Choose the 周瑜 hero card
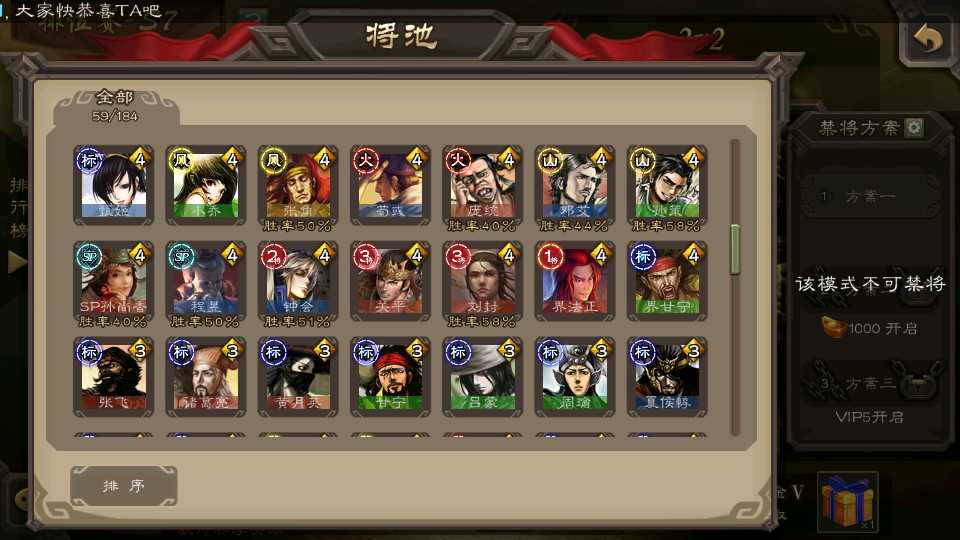The image size is (960, 540). tap(574, 377)
